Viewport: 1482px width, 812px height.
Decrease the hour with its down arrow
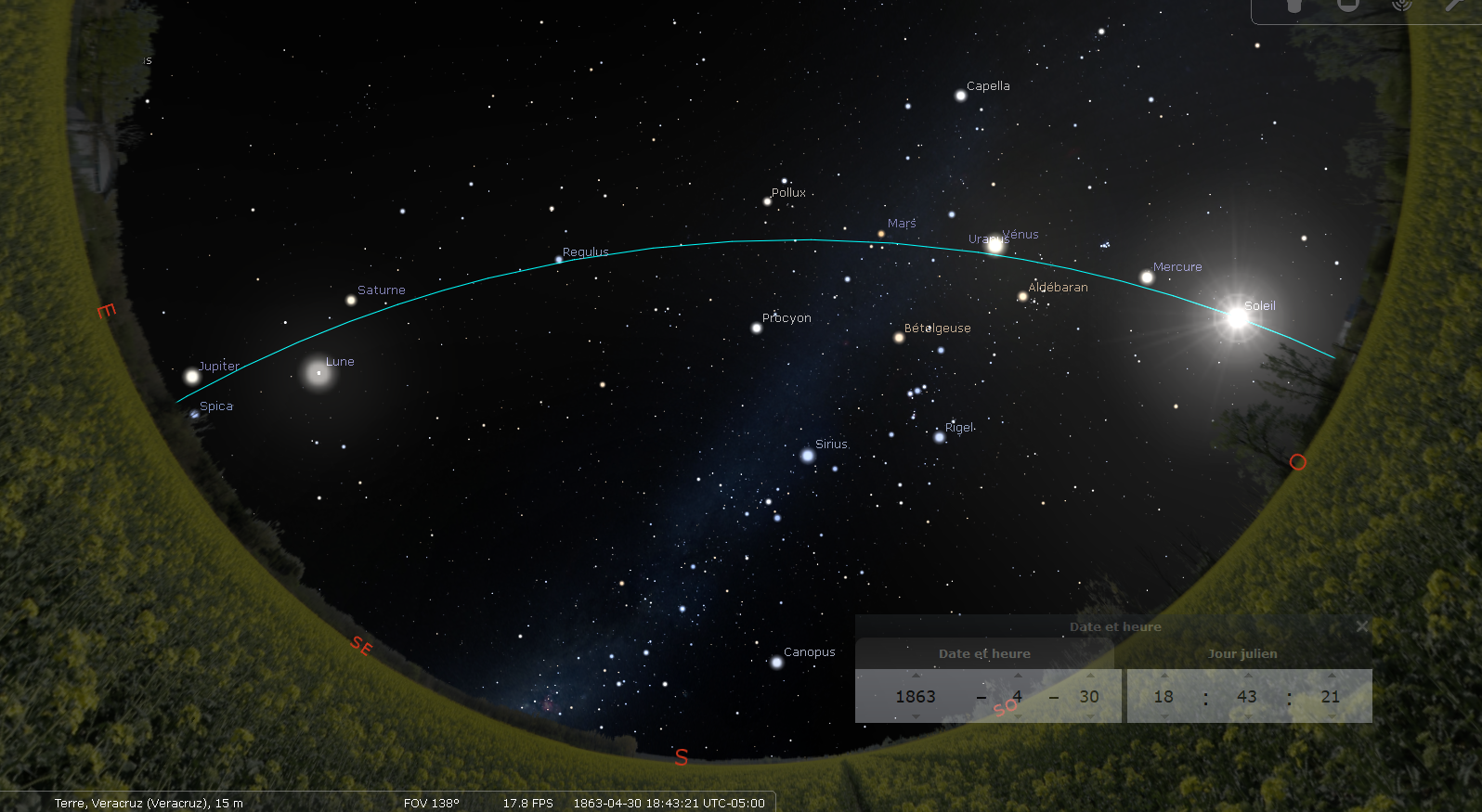(x=1163, y=716)
